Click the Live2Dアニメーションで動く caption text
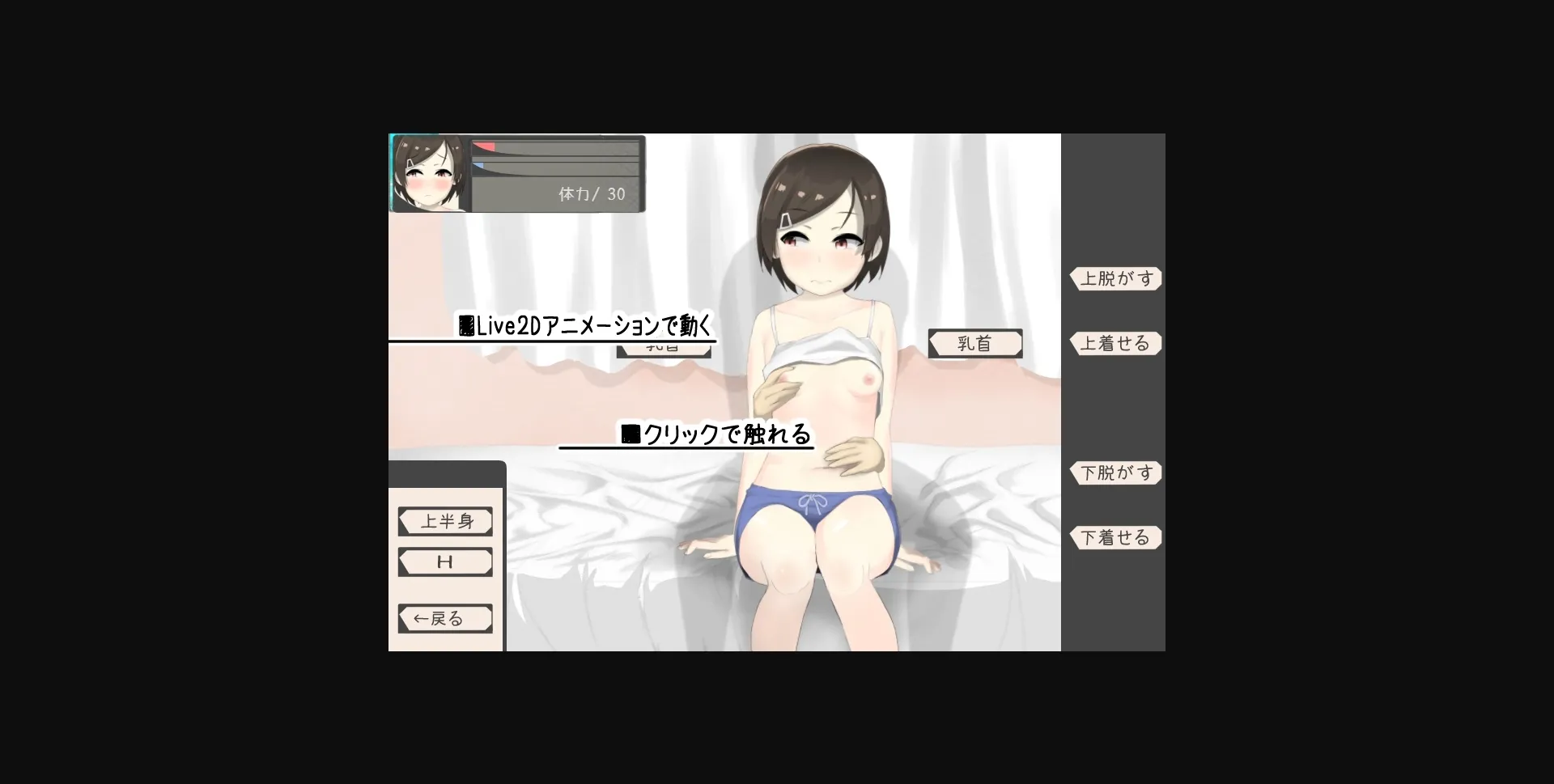This screenshot has width=1554, height=784. [587, 326]
